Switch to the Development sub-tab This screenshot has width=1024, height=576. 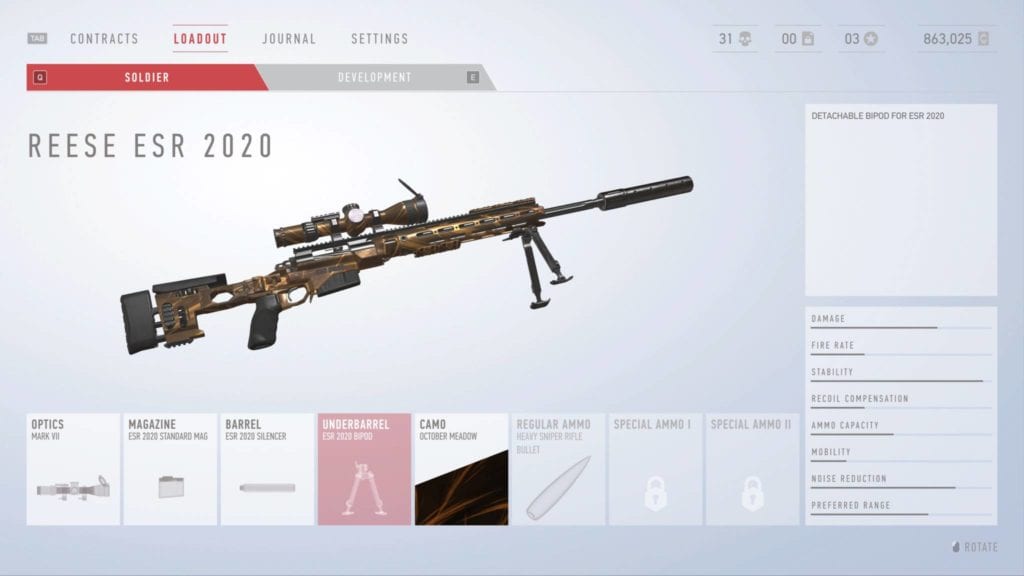374,77
